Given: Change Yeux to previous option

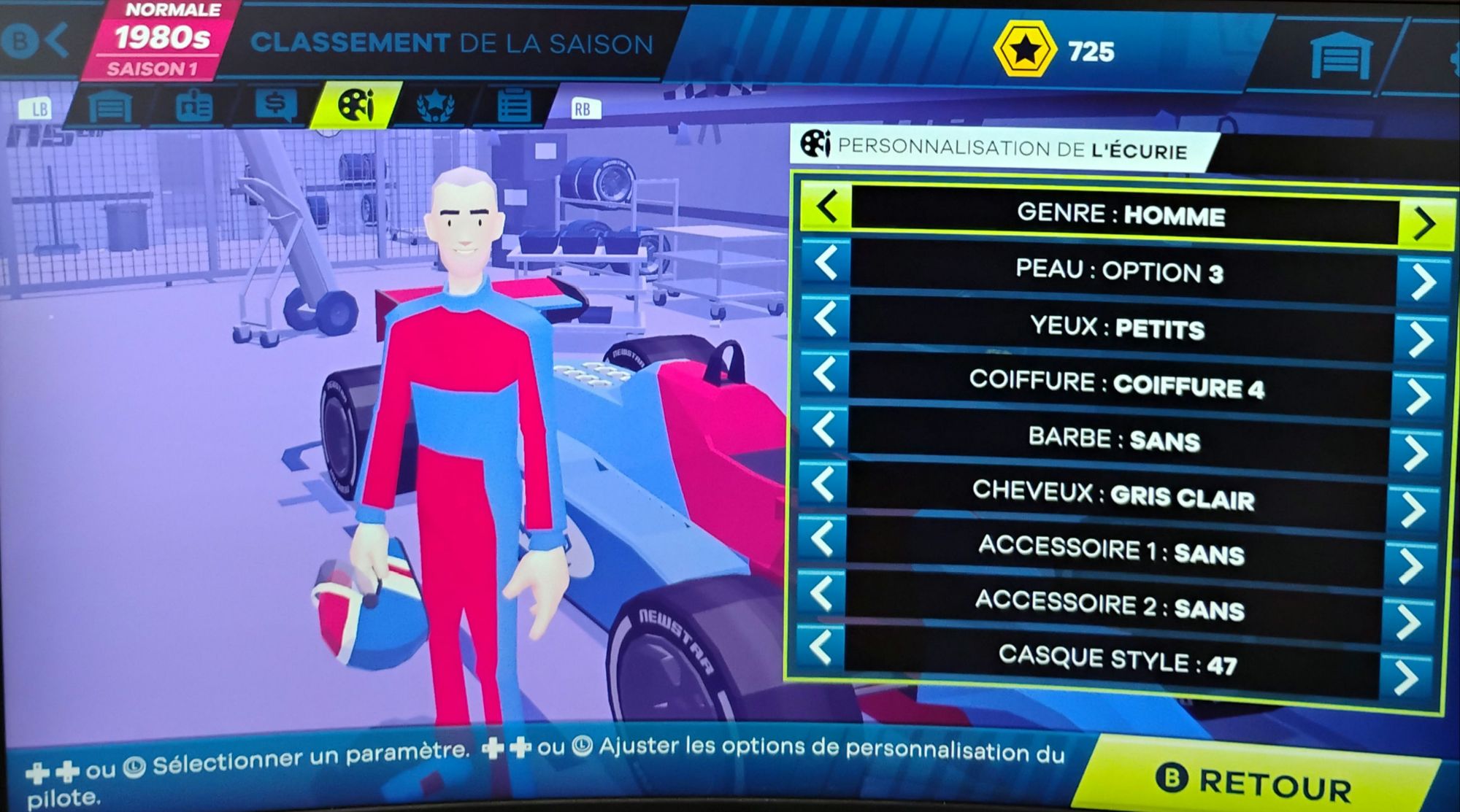Looking at the screenshot, I should pyautogui.click(x=826, y=319).
